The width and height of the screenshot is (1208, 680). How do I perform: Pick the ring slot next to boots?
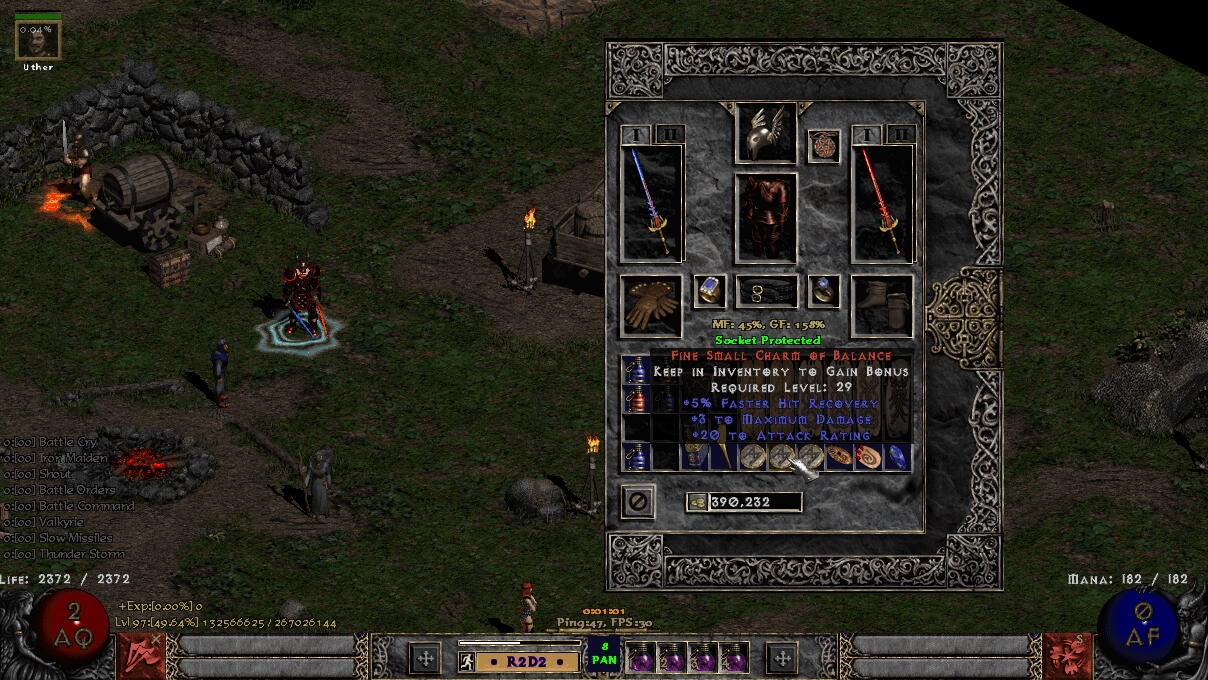point(823,291)
